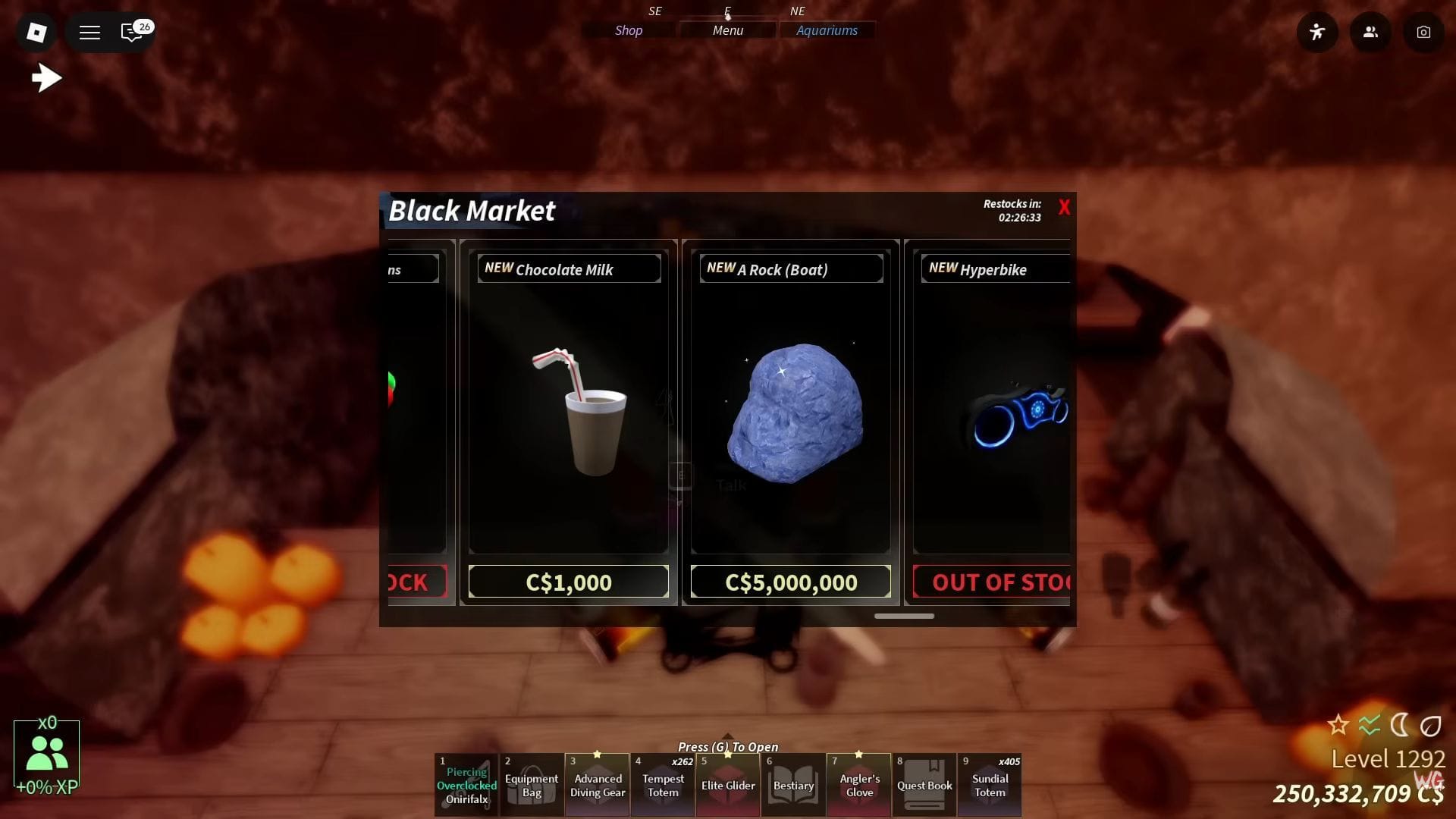
Task: Click the Hyperbike Out of Stock button
Action: [x=992, y=582]
